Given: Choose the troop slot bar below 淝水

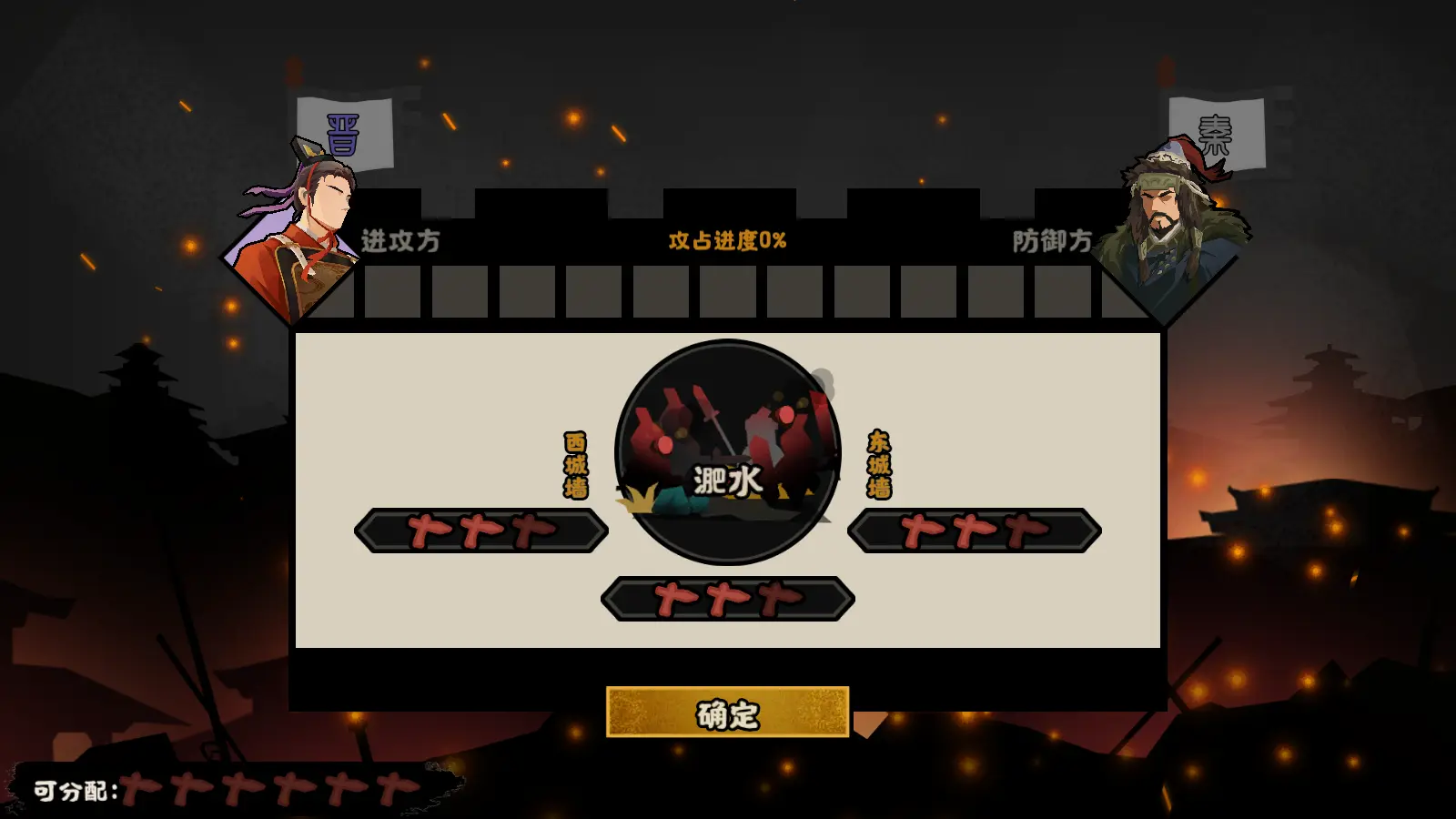Looking at the screenshot, I should click(x=727, y=599).
